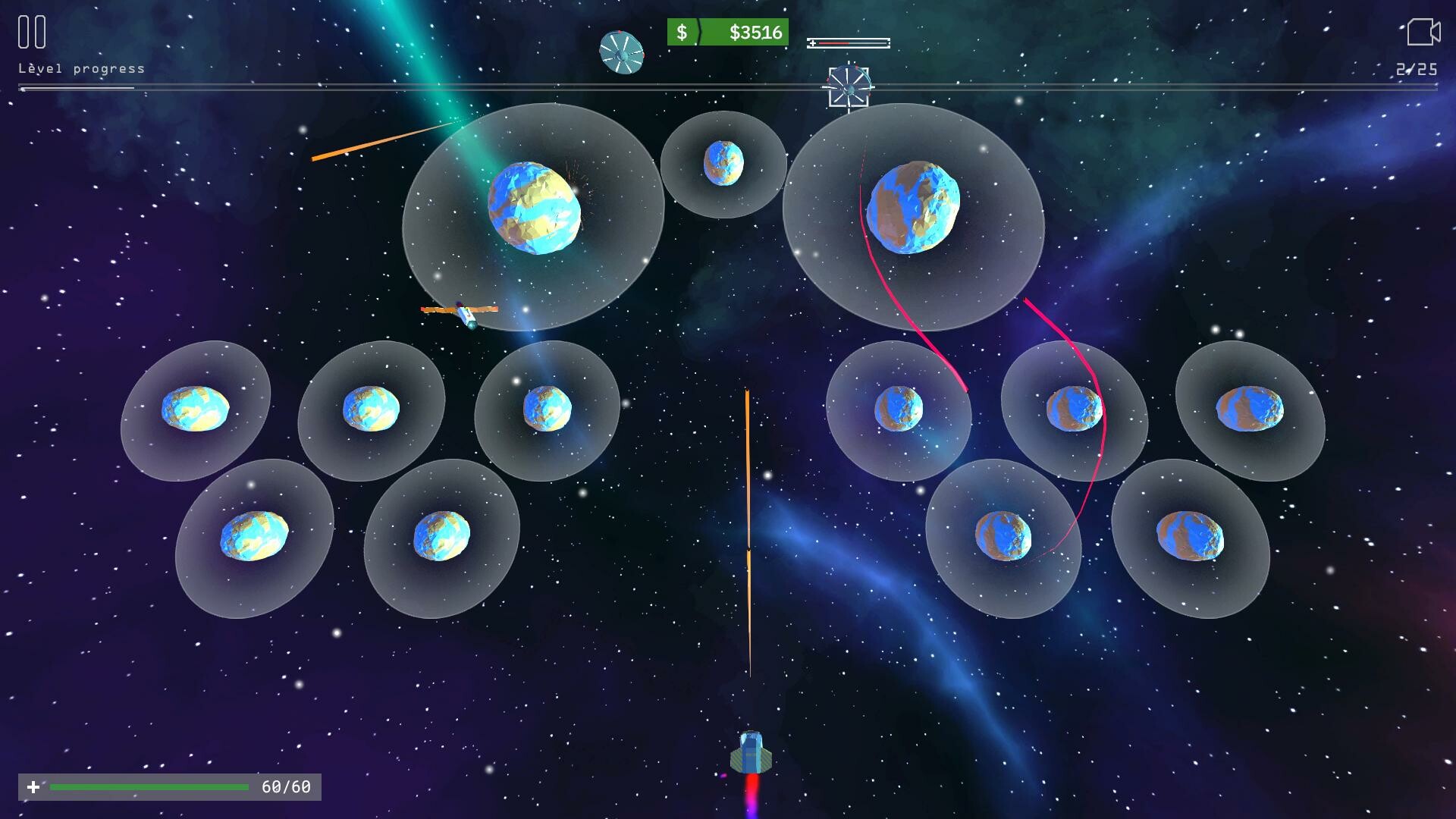Click the pause icon top left
This screenshot has width=1456, height=819.
[30, 32]
